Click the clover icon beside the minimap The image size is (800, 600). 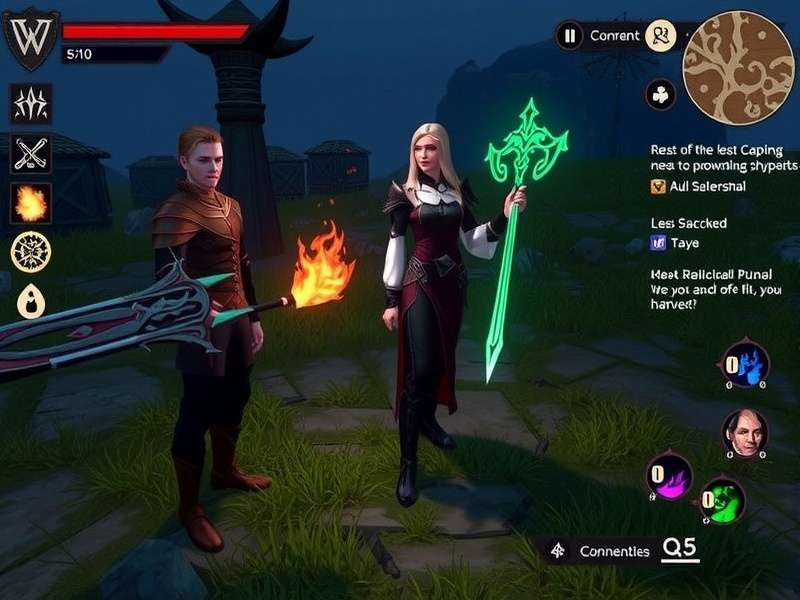pyautogui.click(x=661, y=95)
